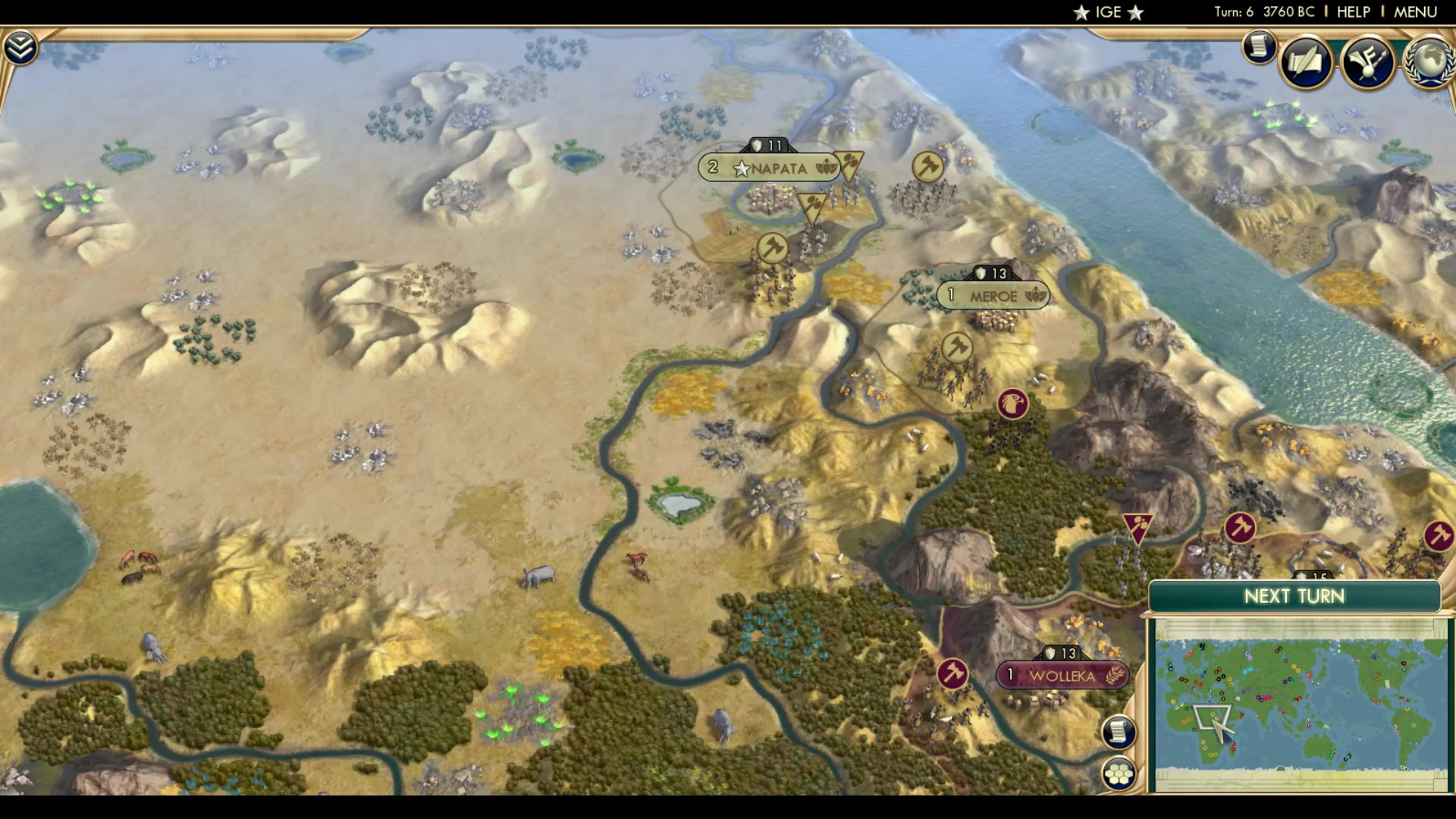Open HELP from the top bar
The image size is (1456, 819).
[x=1355, y=11]
